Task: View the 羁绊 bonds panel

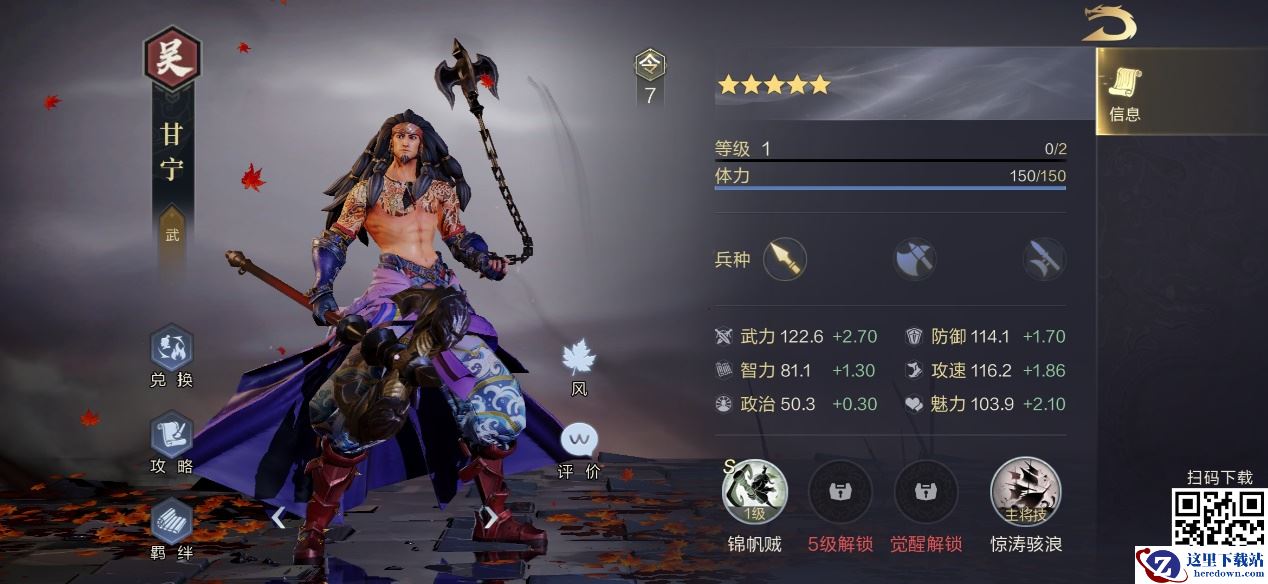Action: (171, 528)
